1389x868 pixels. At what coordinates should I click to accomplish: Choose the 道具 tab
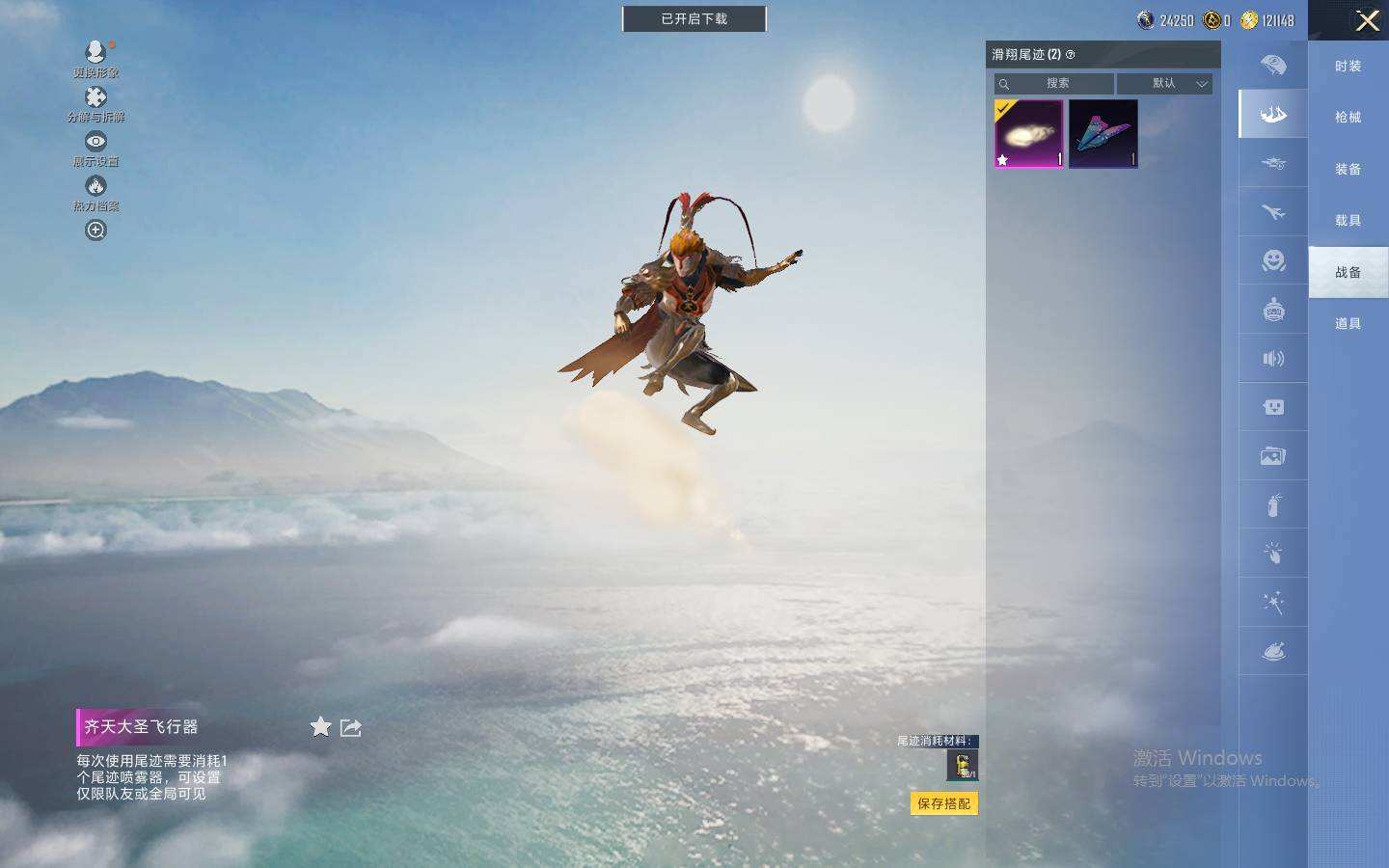point(1348,324)
